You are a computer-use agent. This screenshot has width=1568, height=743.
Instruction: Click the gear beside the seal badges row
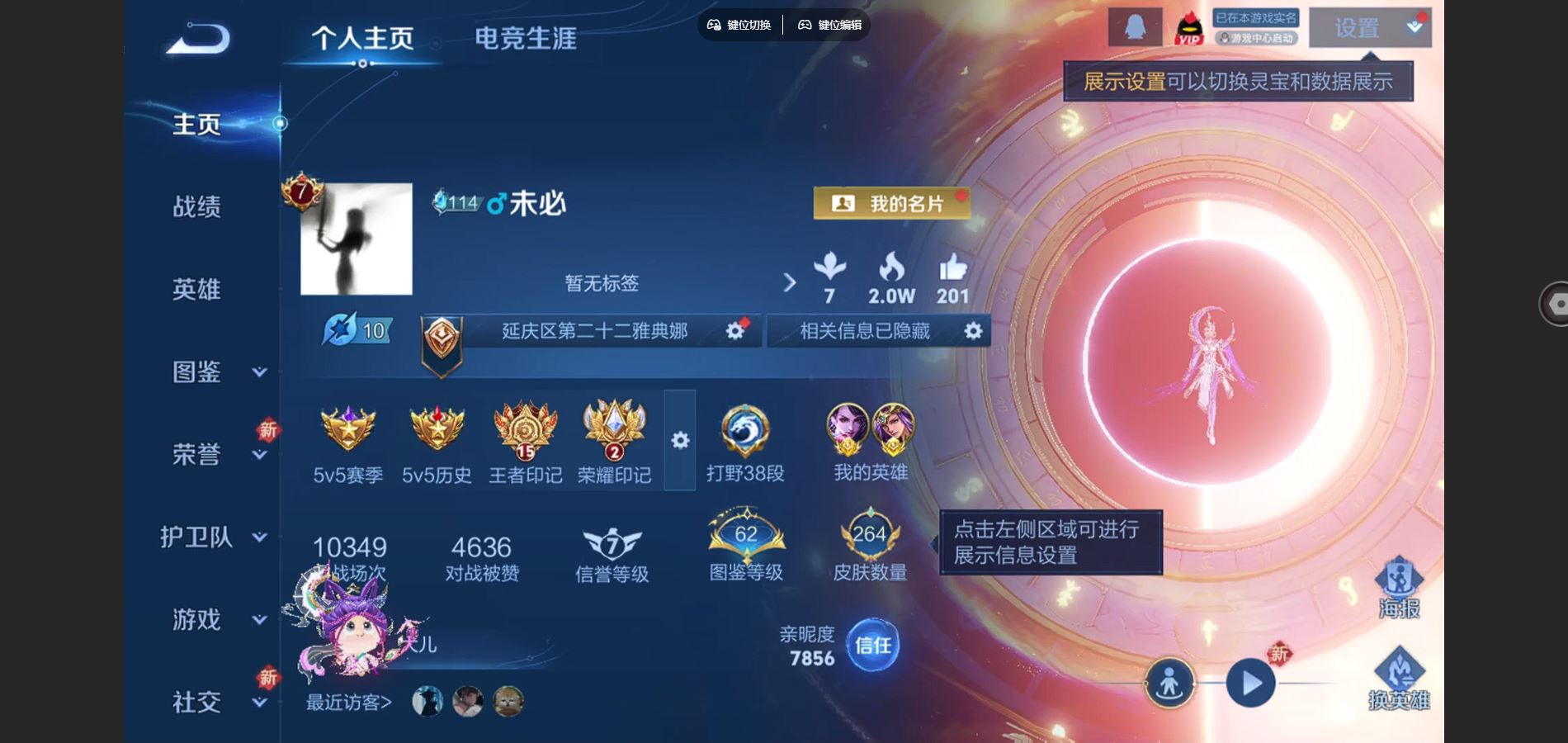tap(680, 442)
